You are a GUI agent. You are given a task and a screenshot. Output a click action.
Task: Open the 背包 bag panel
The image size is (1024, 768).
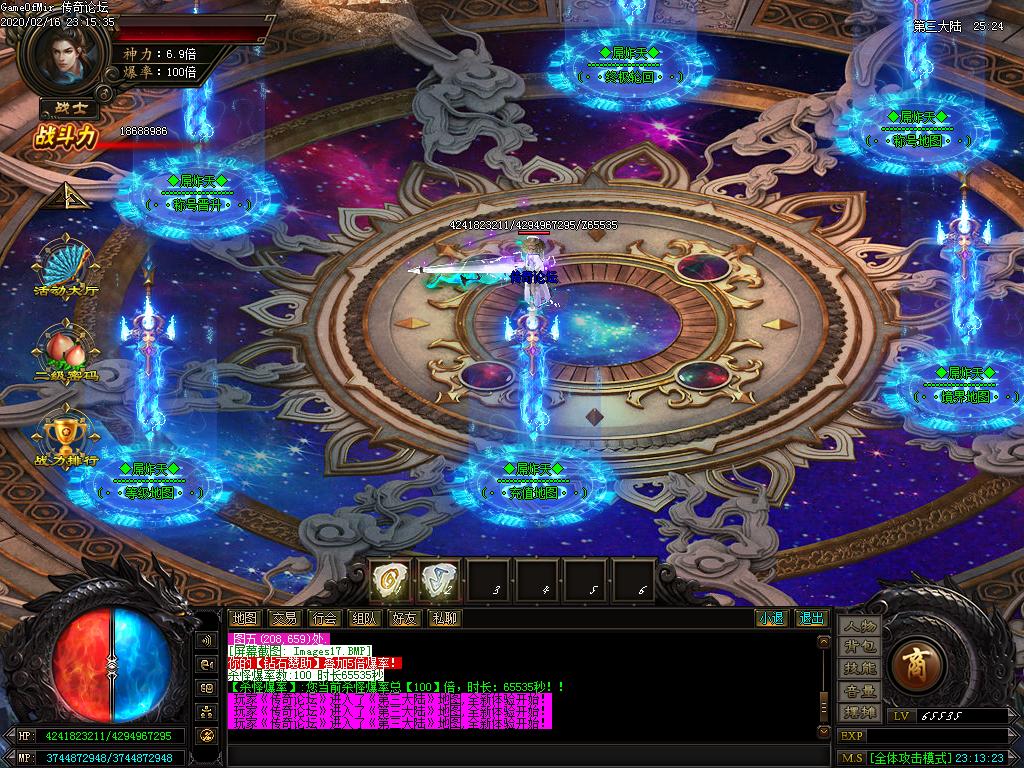860,647
